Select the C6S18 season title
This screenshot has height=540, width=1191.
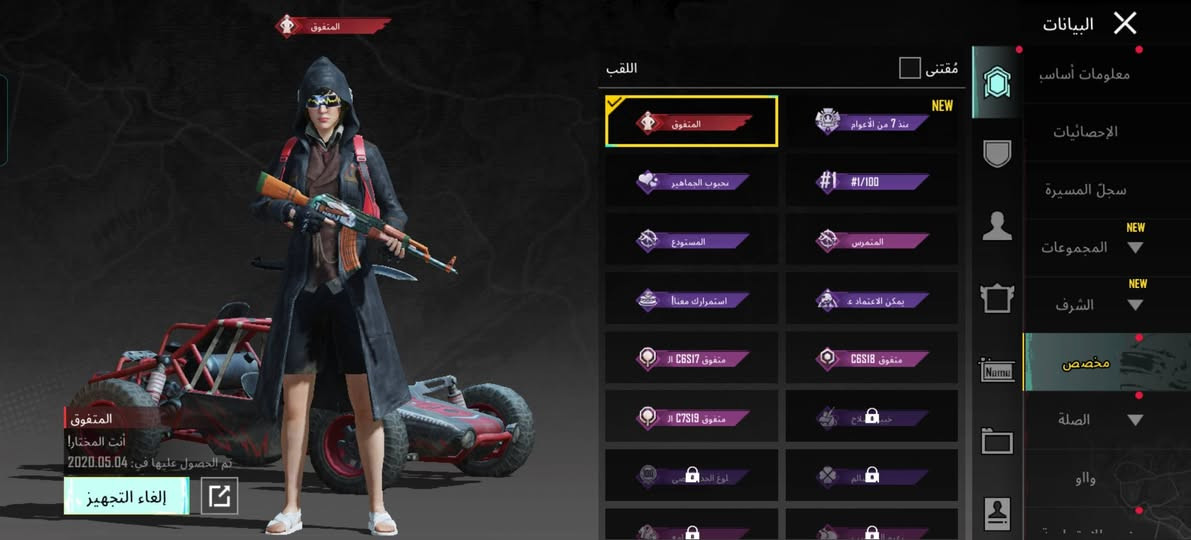pyautogui.click(x=871, y=358)
